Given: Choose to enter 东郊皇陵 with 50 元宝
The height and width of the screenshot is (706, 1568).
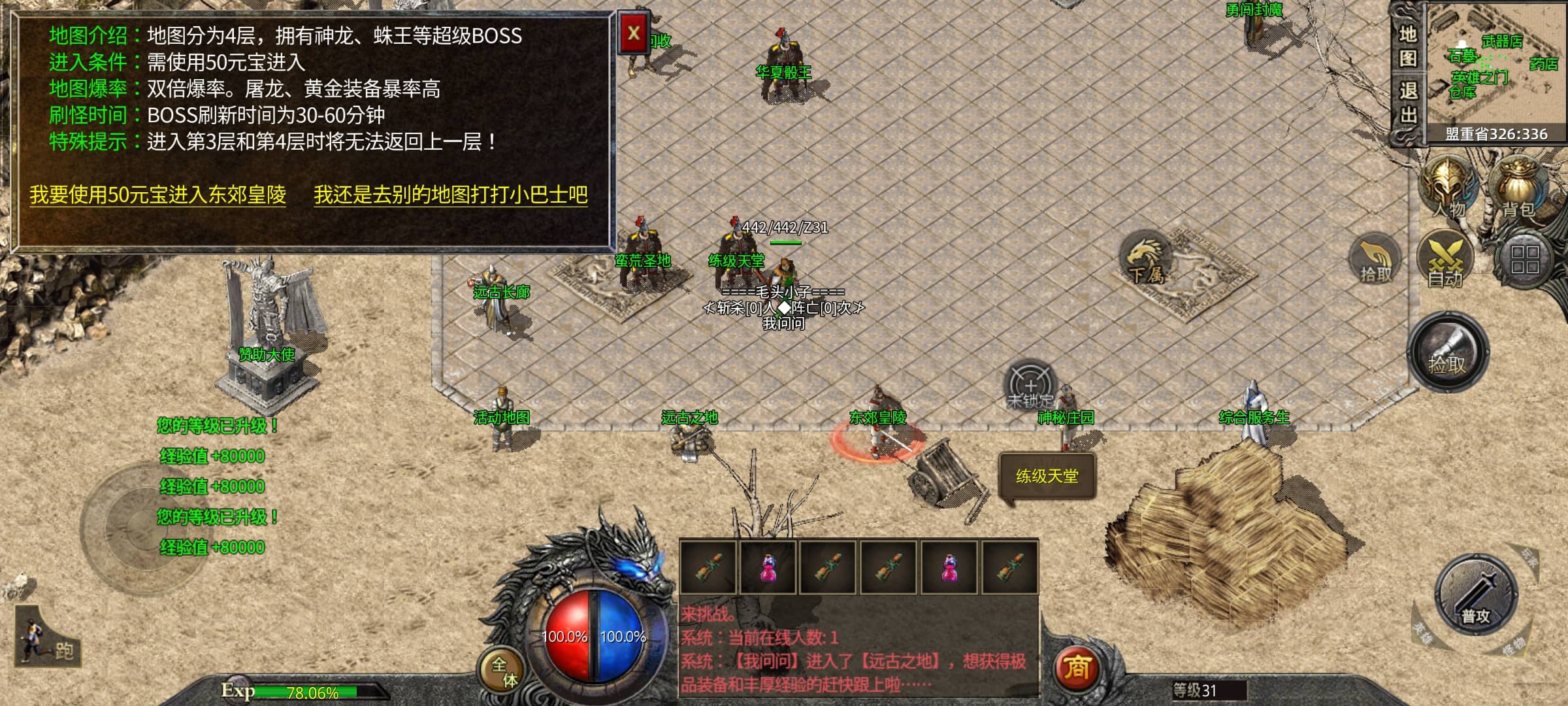Looking at the screenshot, I should [157, 195].
